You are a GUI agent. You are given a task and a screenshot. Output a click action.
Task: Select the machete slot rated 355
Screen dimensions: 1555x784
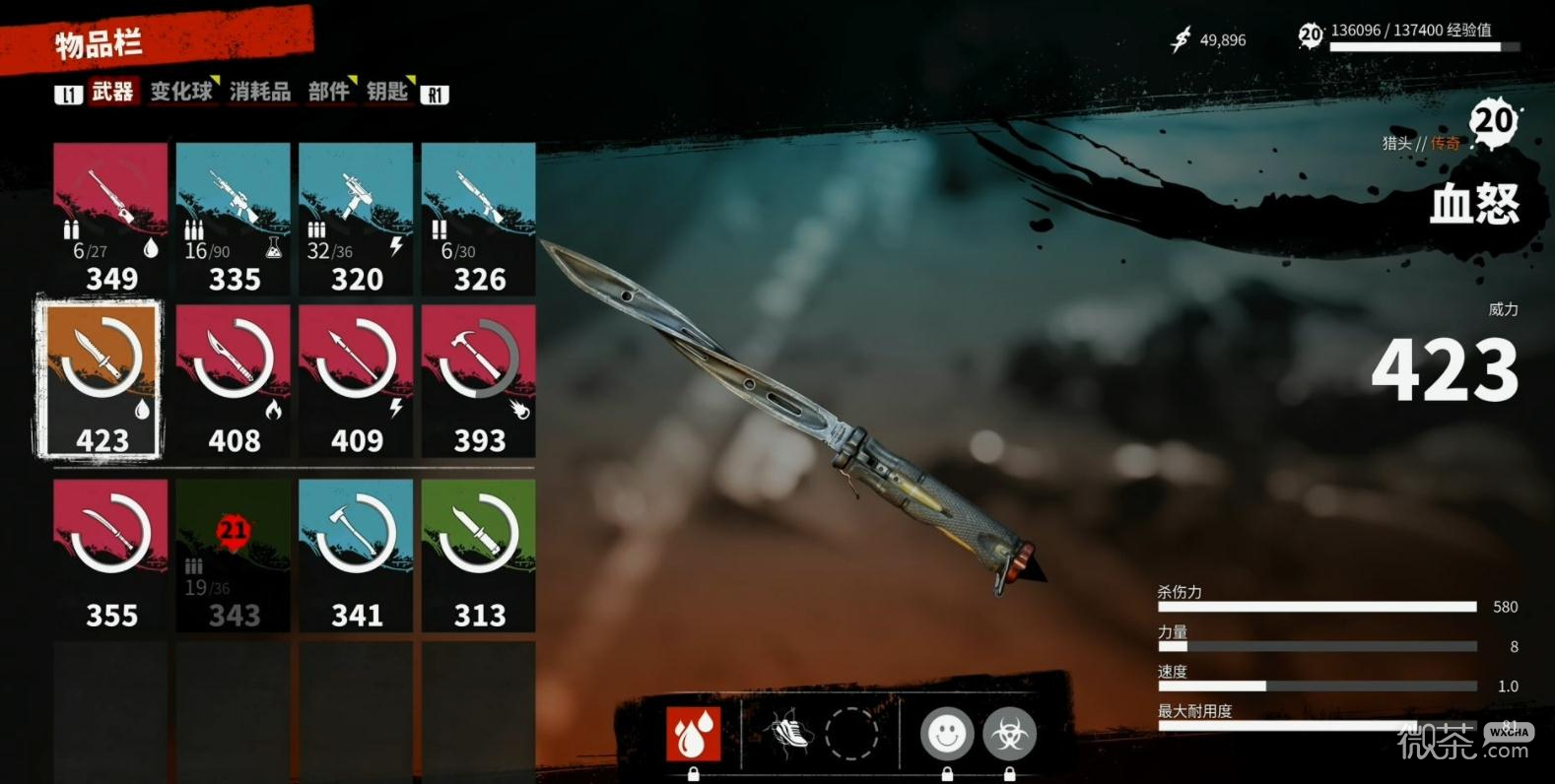click(110, 555)
